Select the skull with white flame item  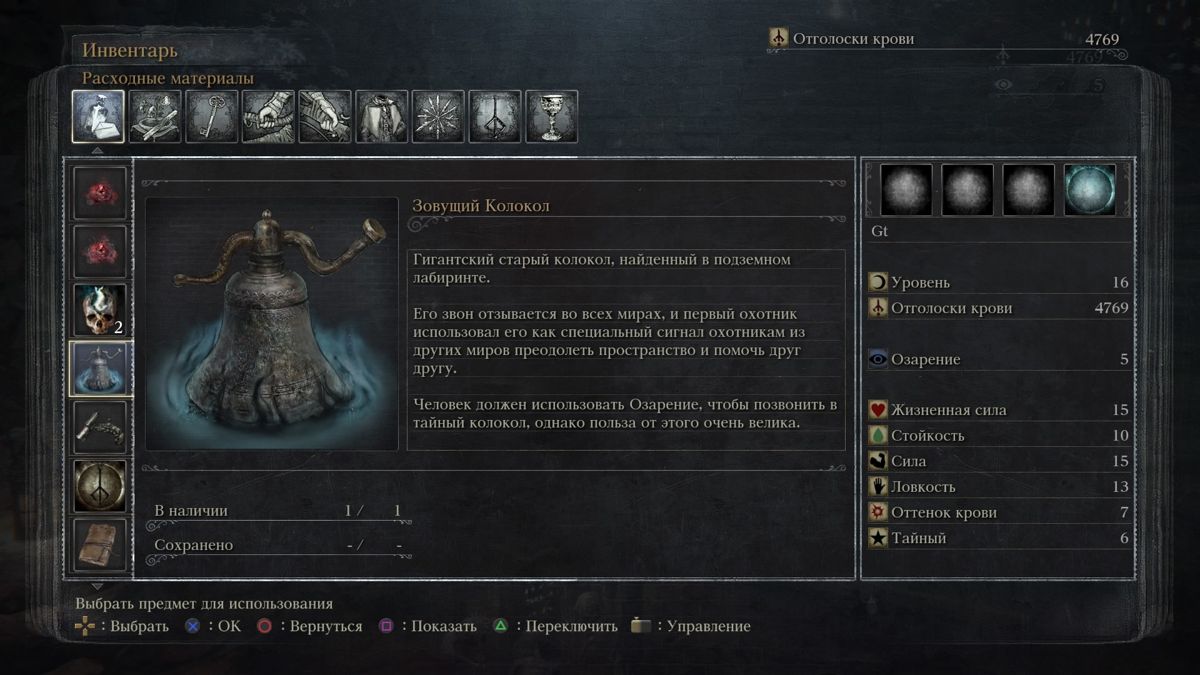tap(100, 310)
